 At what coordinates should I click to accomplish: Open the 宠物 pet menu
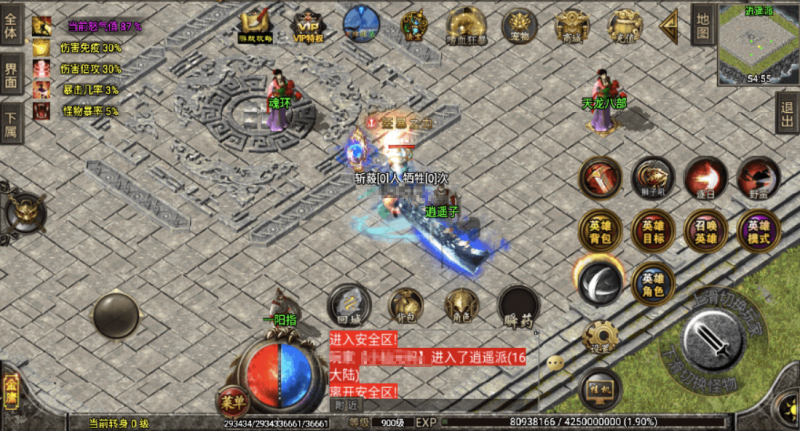(519, 24)
